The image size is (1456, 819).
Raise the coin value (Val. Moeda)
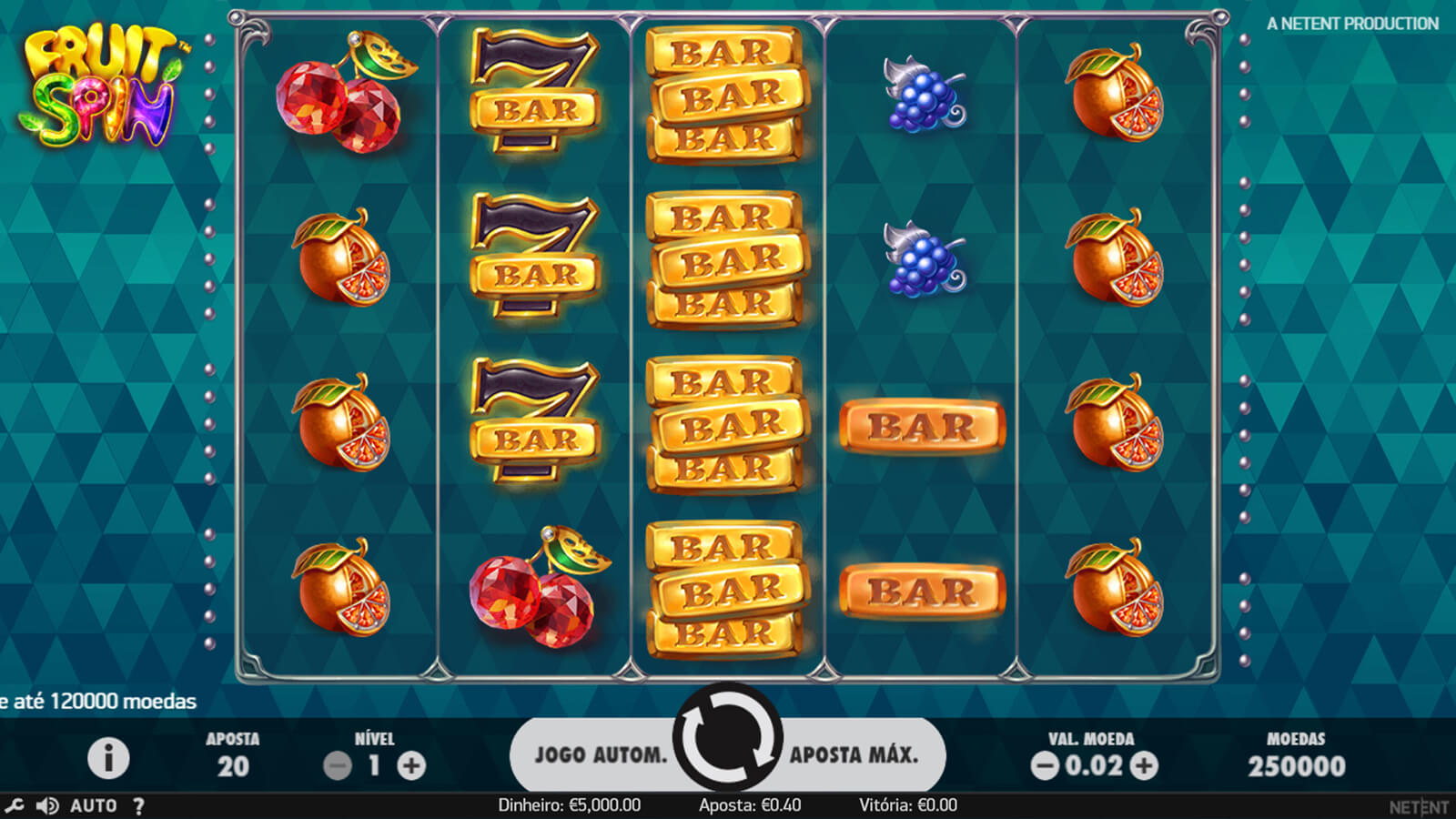1144,766
